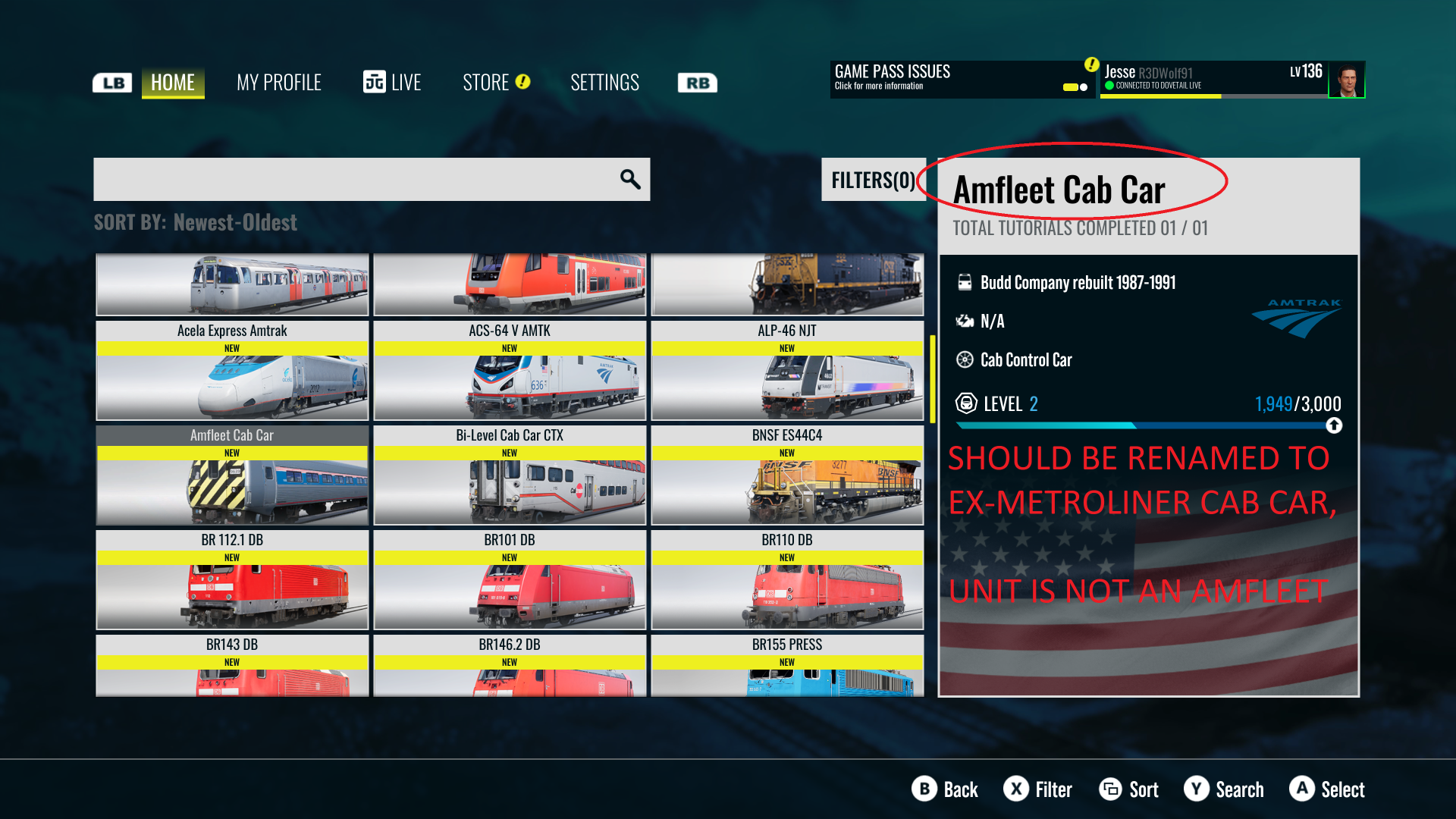Click the locomotive search field
The width and height of the screenshot is (1456, 819).
pyautogui.click(x=356, y=180)
